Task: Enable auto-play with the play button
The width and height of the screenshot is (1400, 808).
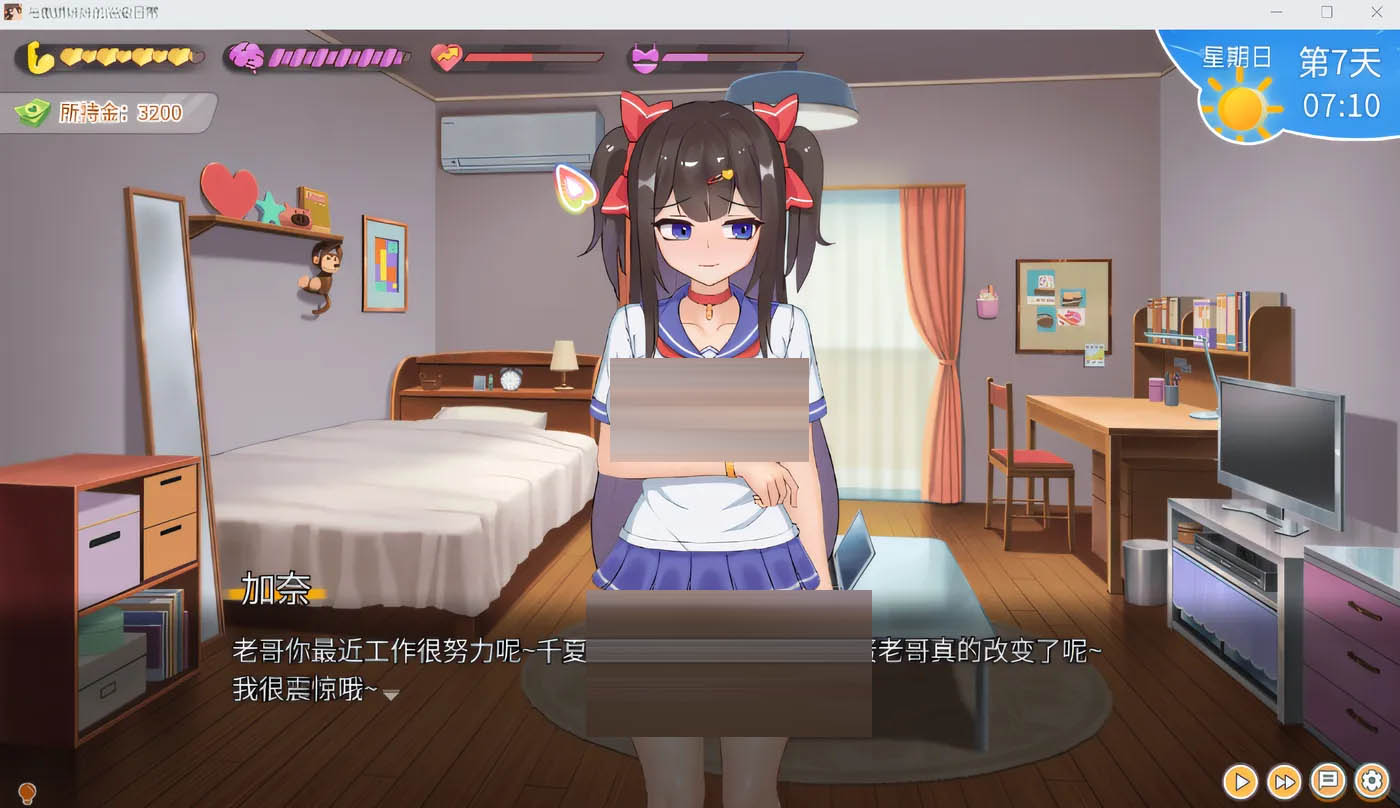Action: [x=1239, y=782]
